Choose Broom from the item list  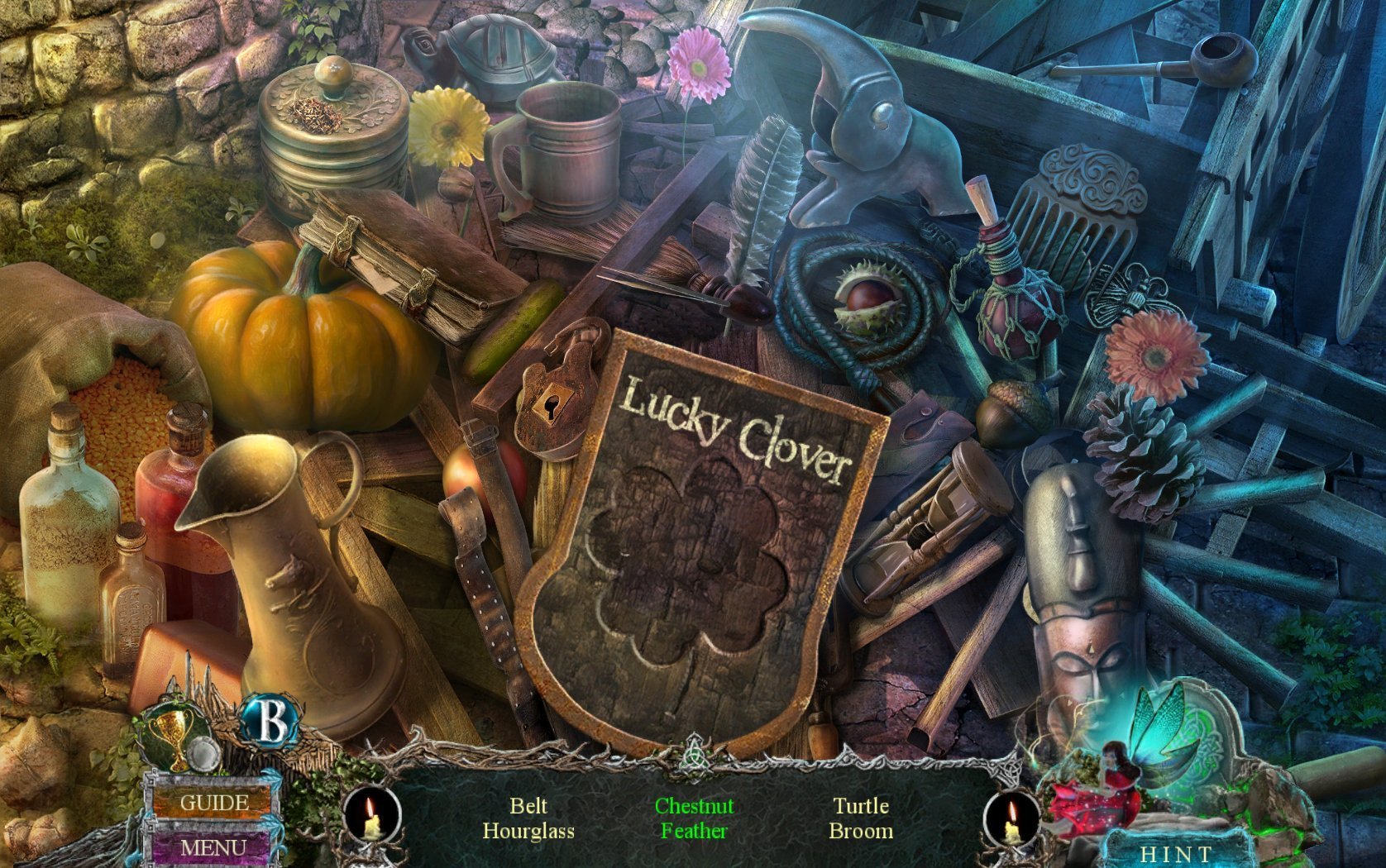[x=860, y=831]
